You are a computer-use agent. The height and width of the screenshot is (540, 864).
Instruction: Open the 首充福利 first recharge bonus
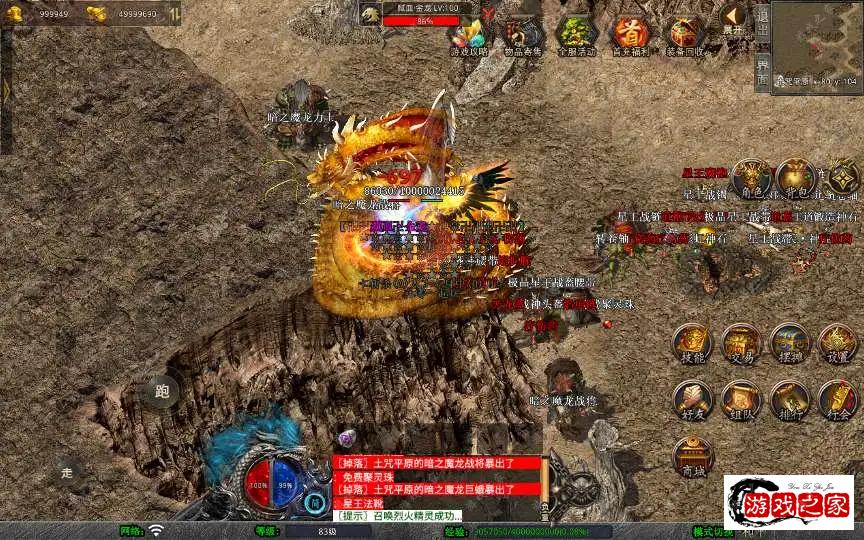pyautogui.click(x=630, y=35)
